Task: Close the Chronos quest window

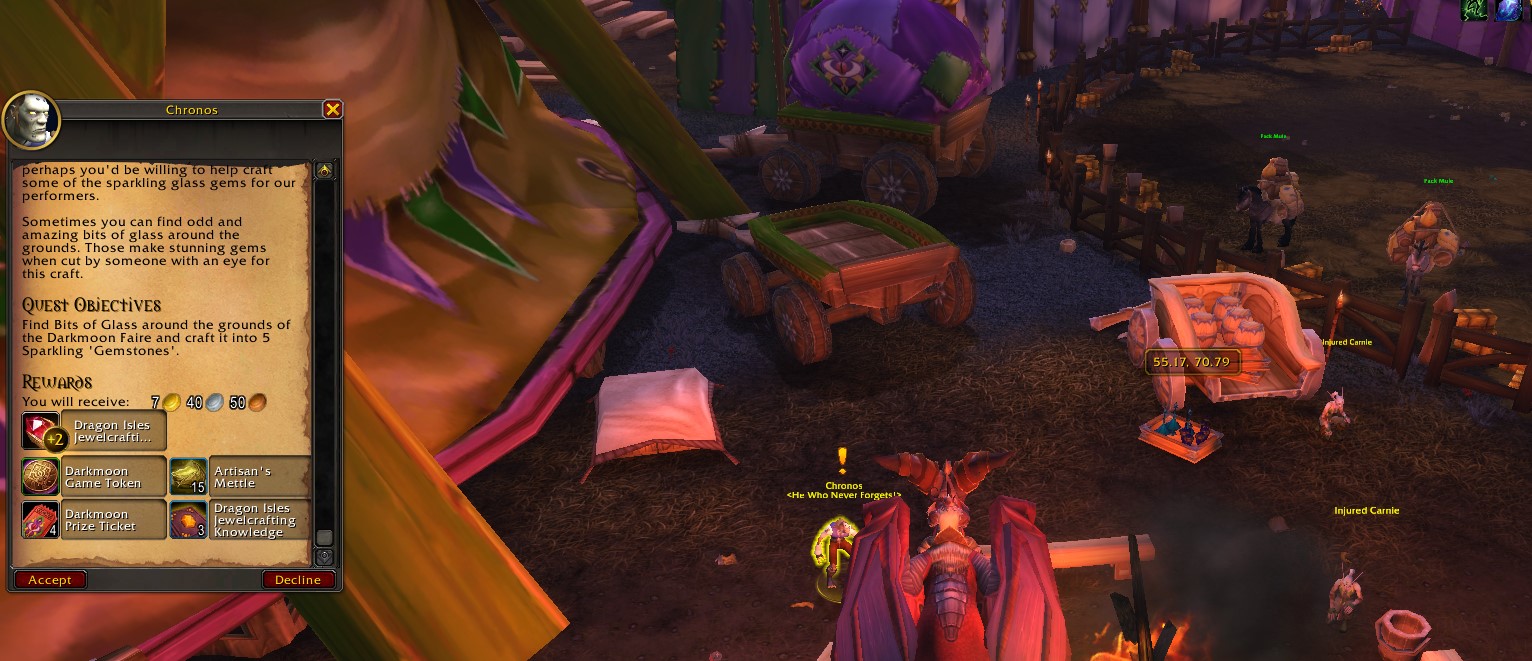Action: pyautogui.click(x=332, y=110)
